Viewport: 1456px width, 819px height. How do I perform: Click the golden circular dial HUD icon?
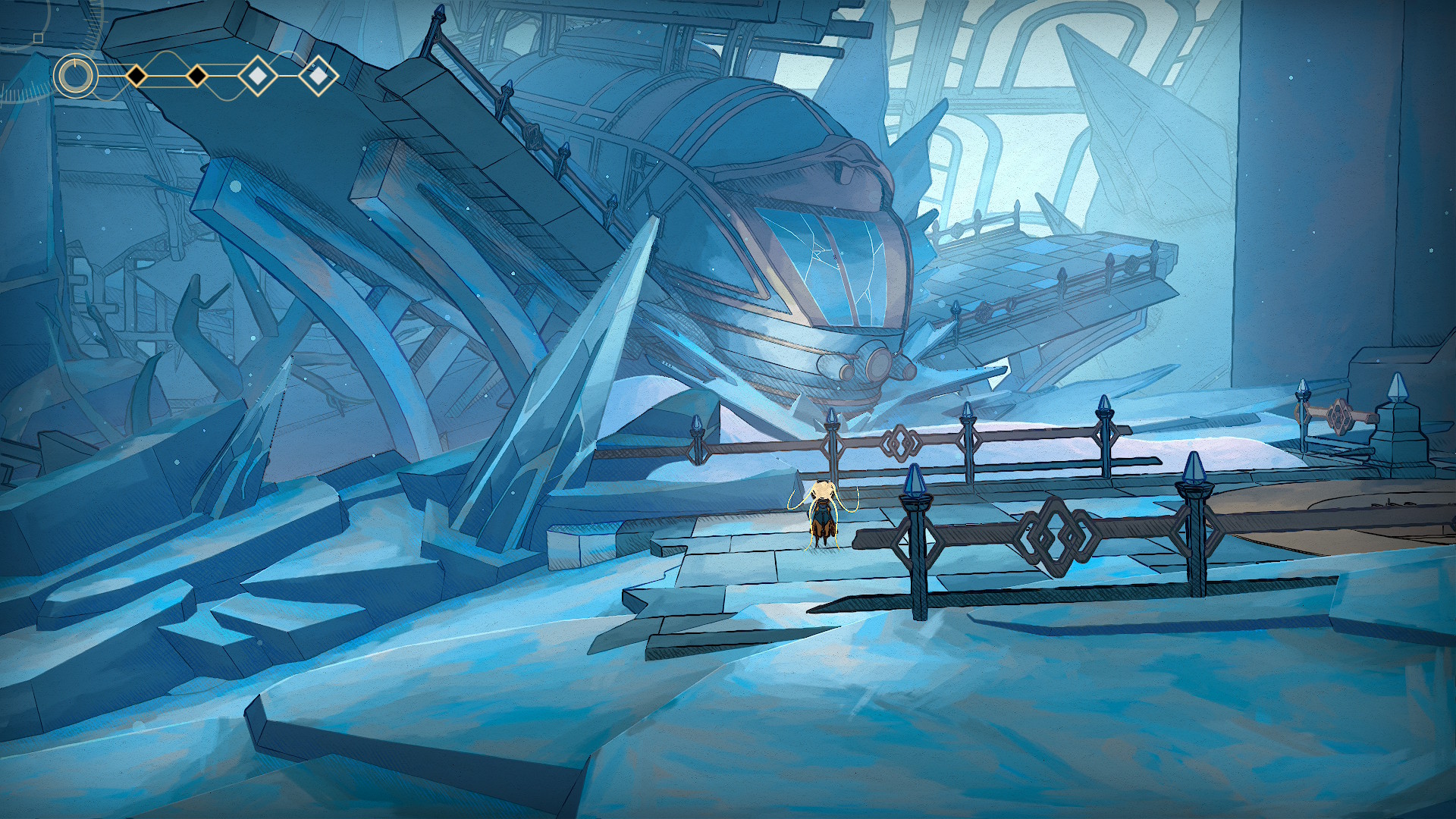(x=75, y=76)
